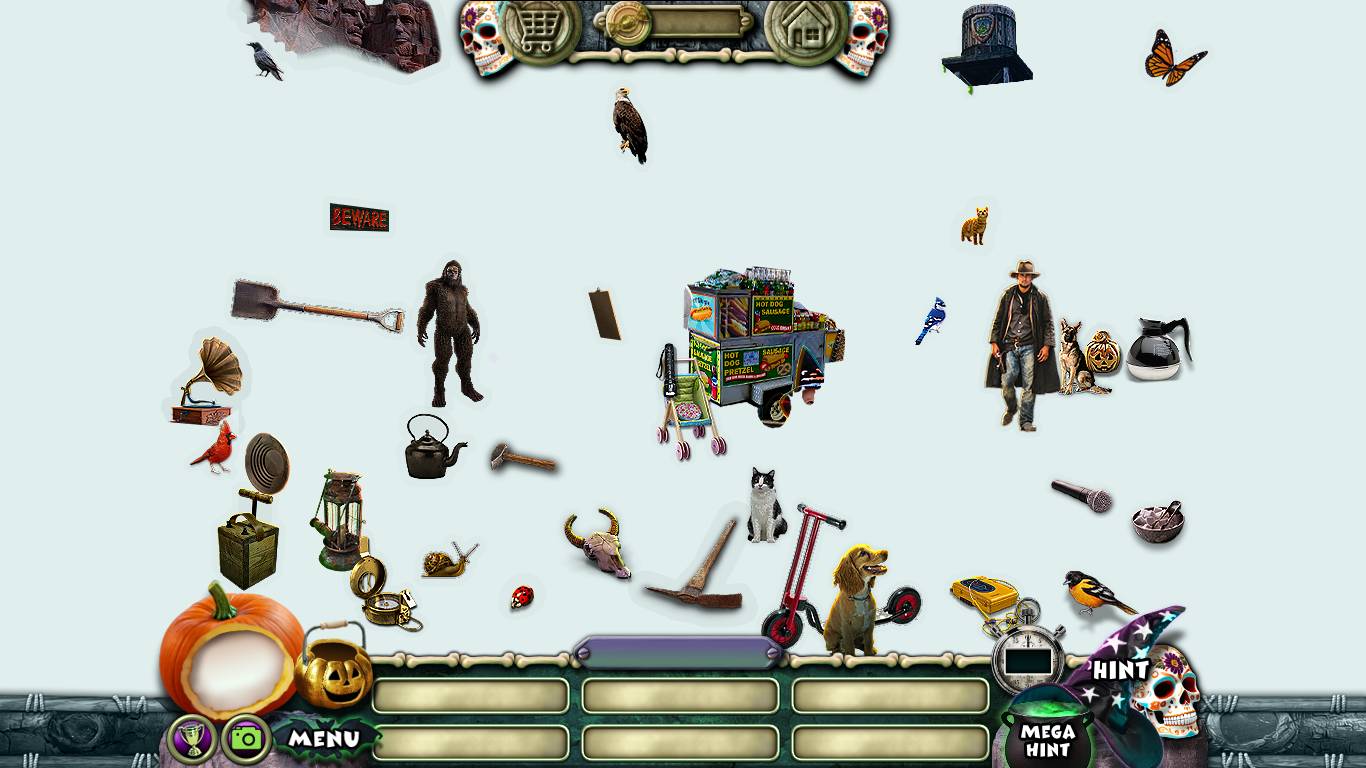The height and width of the screenshot is (768, 1366).
Task: Return home using the house button
Action: [x=805, y=30]
